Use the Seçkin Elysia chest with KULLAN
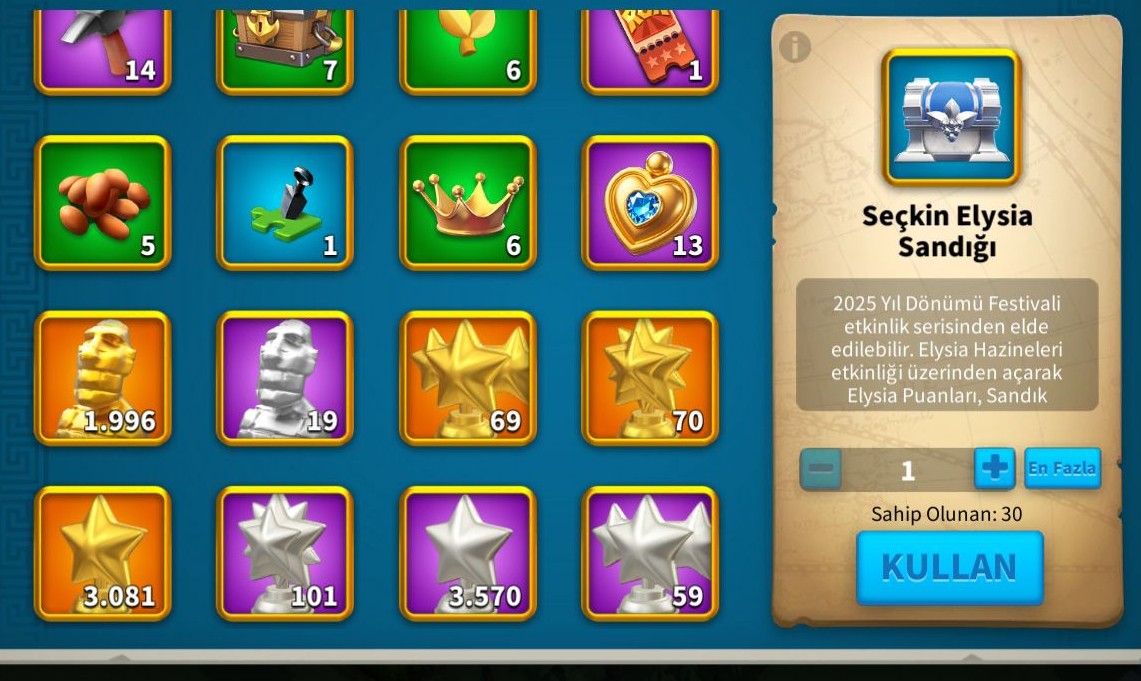Viewport: 1141px width, 681px height. pyautogui.click(x=949, y=567)
